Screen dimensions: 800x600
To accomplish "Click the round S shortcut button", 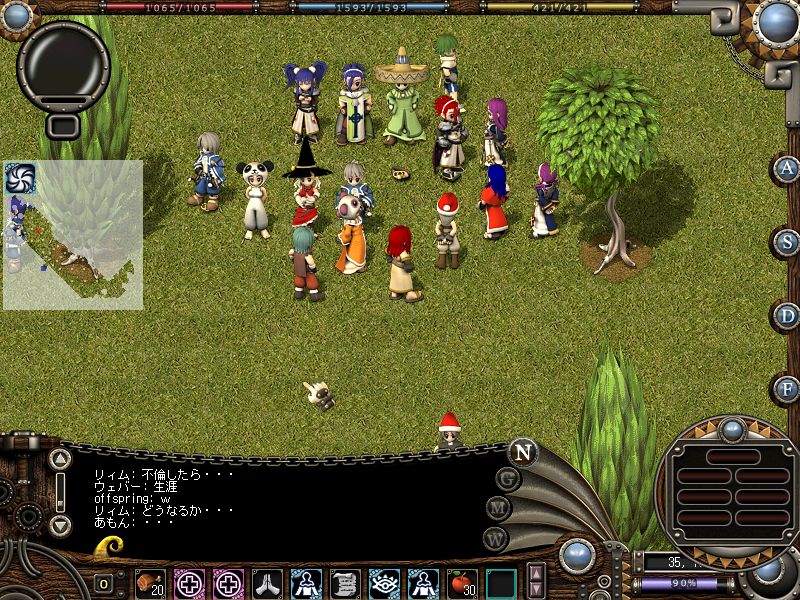I will coord(787,241).
